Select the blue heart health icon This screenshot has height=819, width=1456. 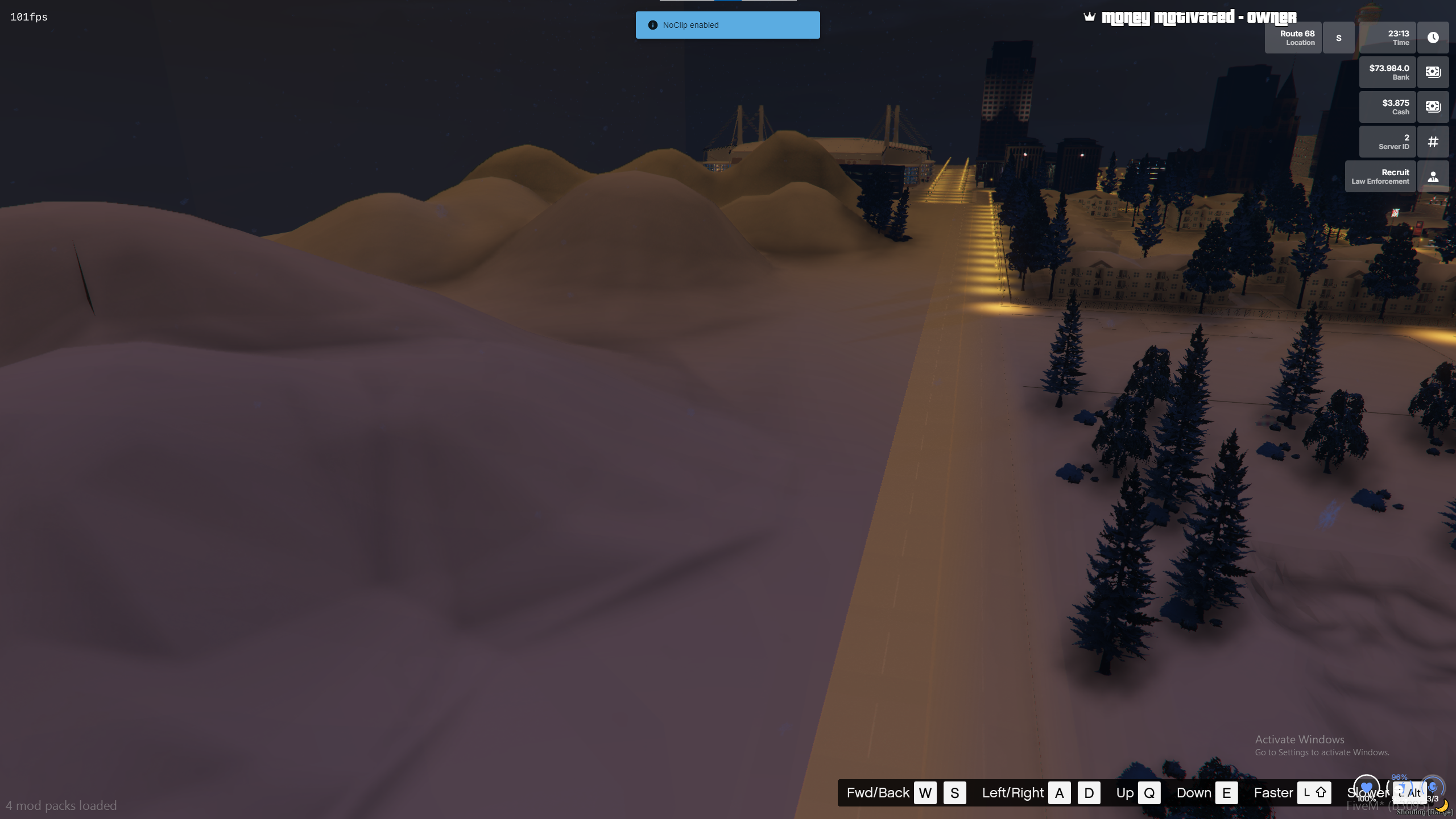pos(1367,788)
